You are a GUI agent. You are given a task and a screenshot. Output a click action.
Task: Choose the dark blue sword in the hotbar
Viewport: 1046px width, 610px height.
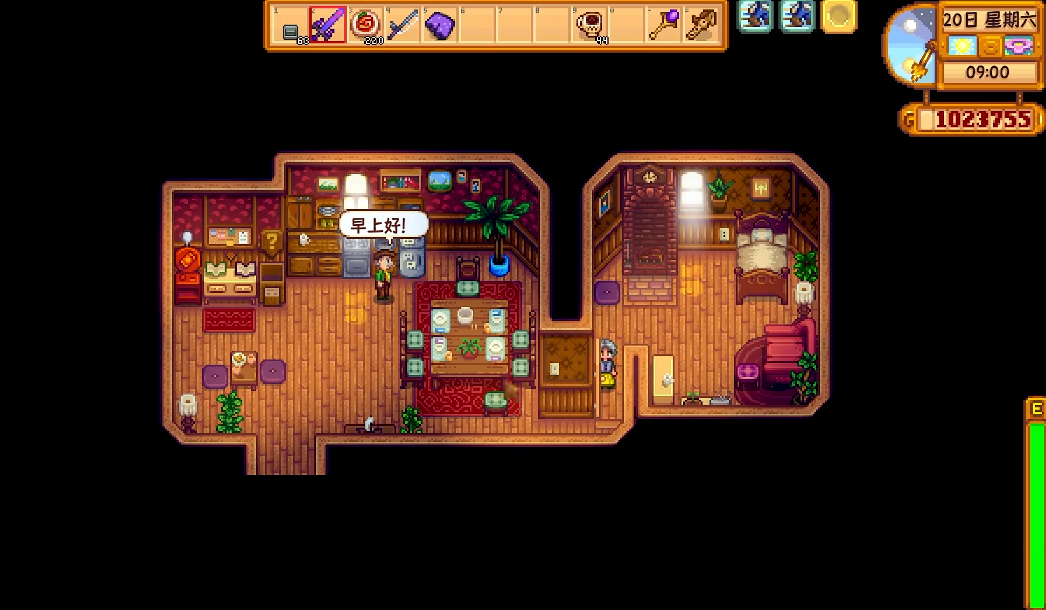403,25
